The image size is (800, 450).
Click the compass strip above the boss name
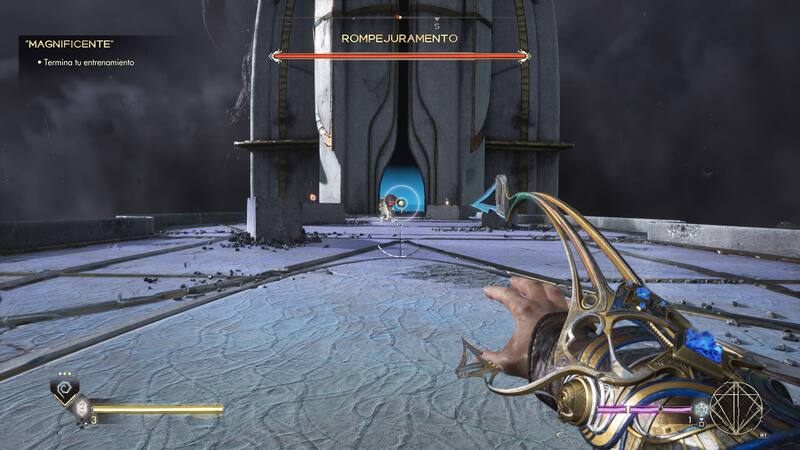(x=399, y=18)
